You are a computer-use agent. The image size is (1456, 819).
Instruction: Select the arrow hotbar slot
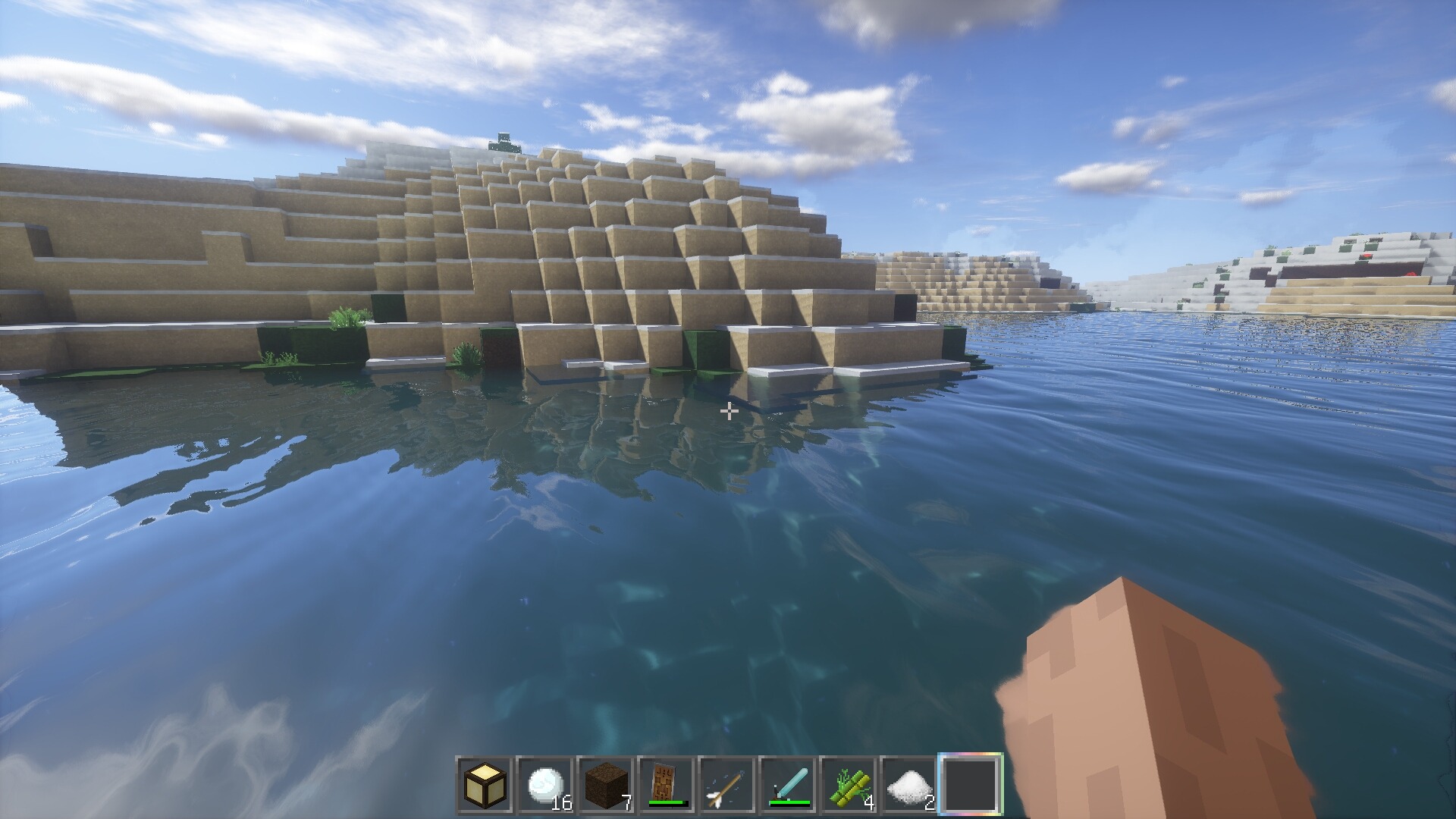click(x=728, y=785)
